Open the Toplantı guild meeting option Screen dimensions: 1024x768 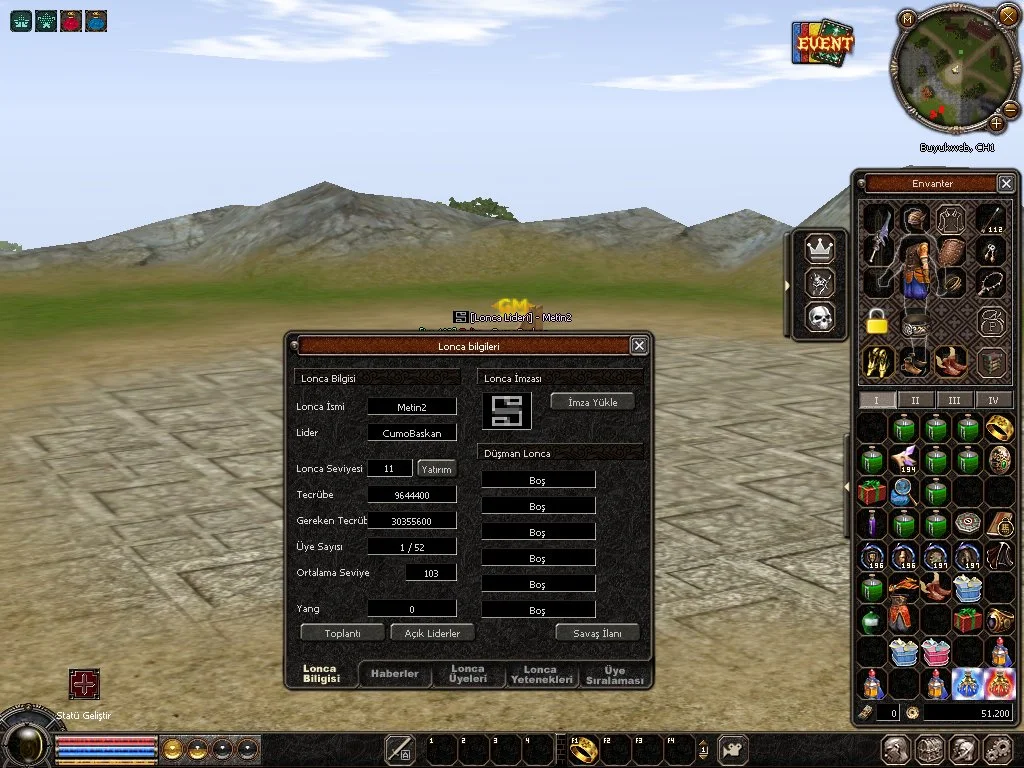point(342,633)
